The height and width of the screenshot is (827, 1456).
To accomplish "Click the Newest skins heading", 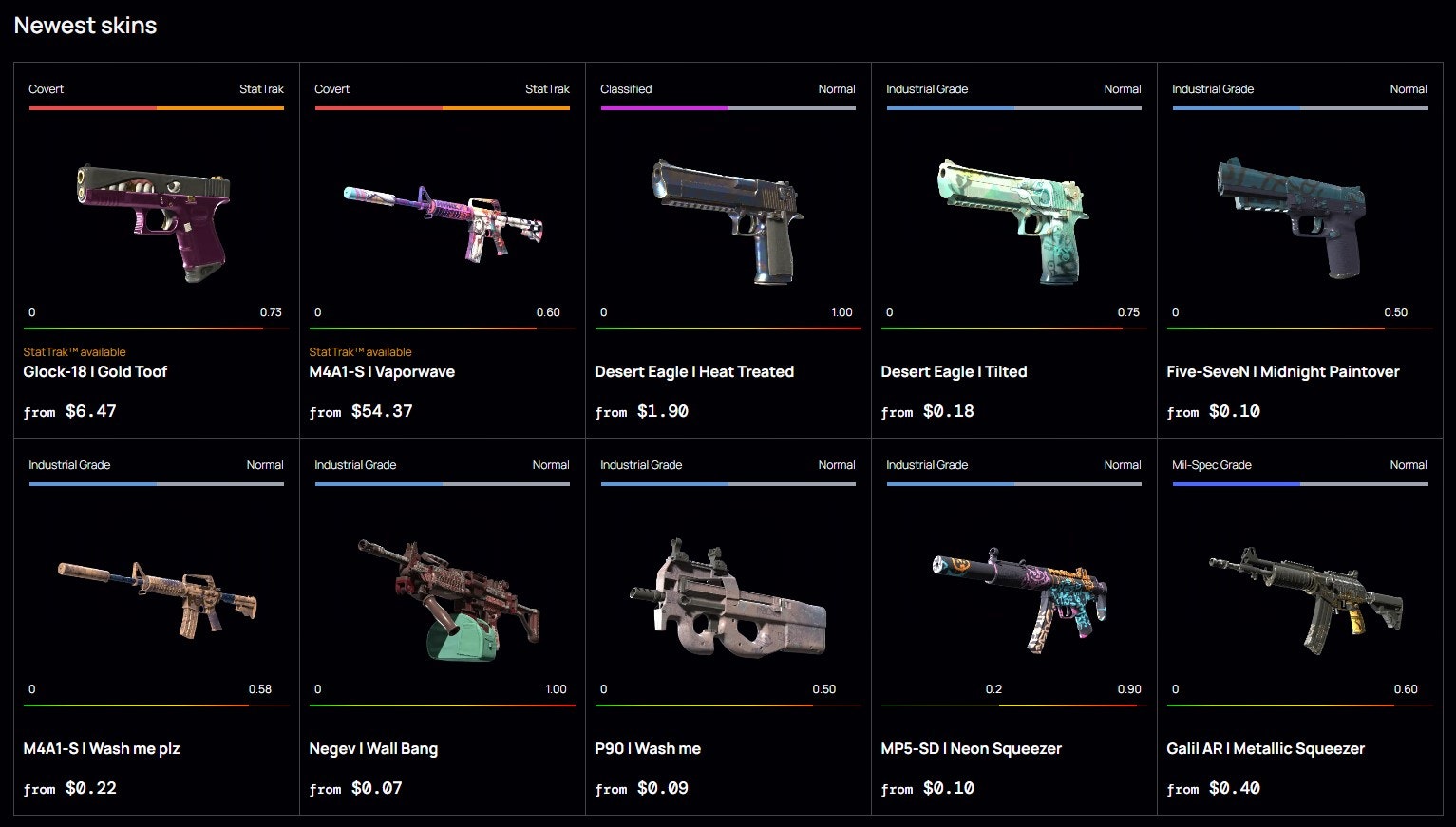I will point(85,25).
